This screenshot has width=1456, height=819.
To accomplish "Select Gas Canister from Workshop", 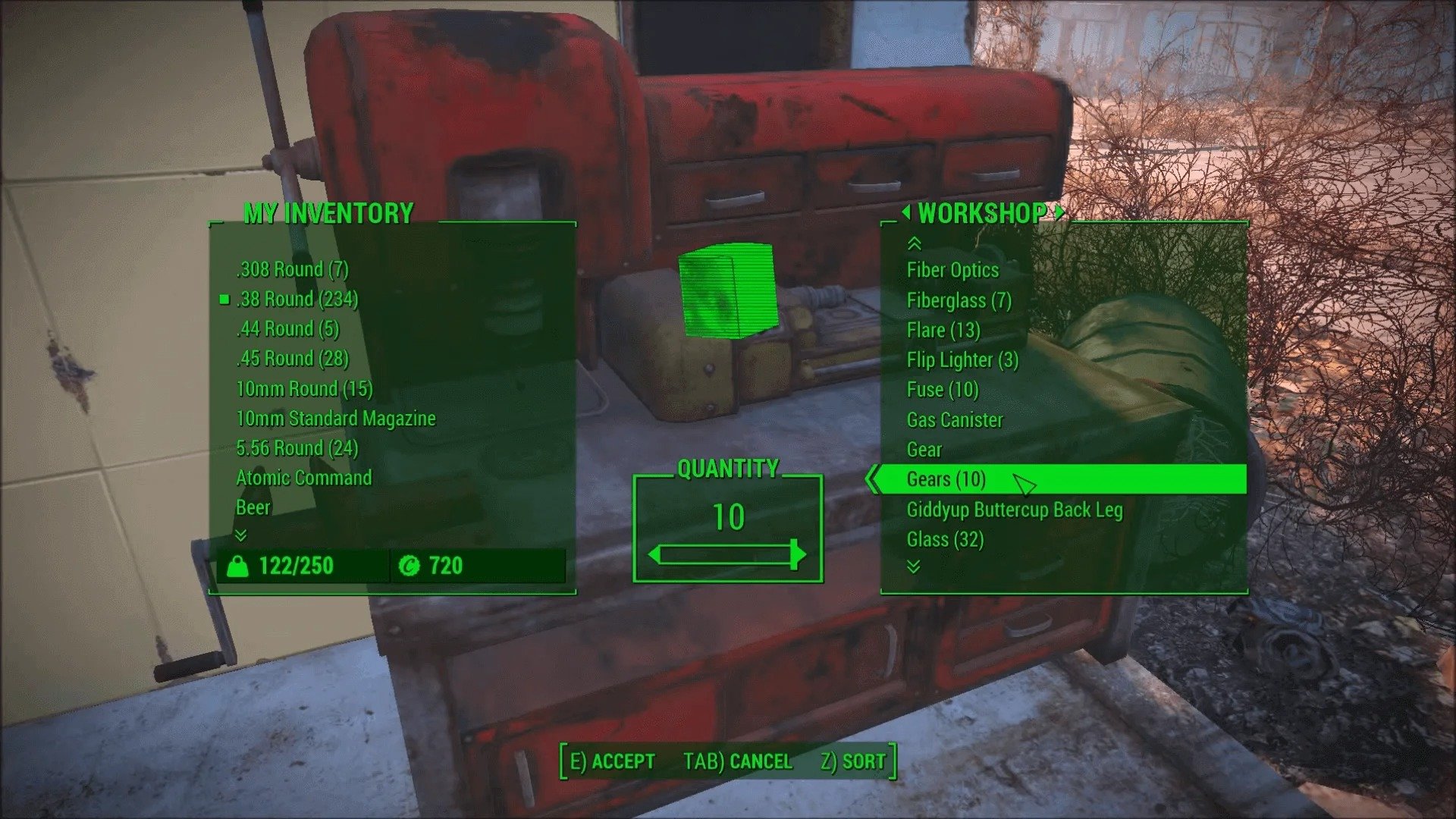I will click(x=955, y=419).
